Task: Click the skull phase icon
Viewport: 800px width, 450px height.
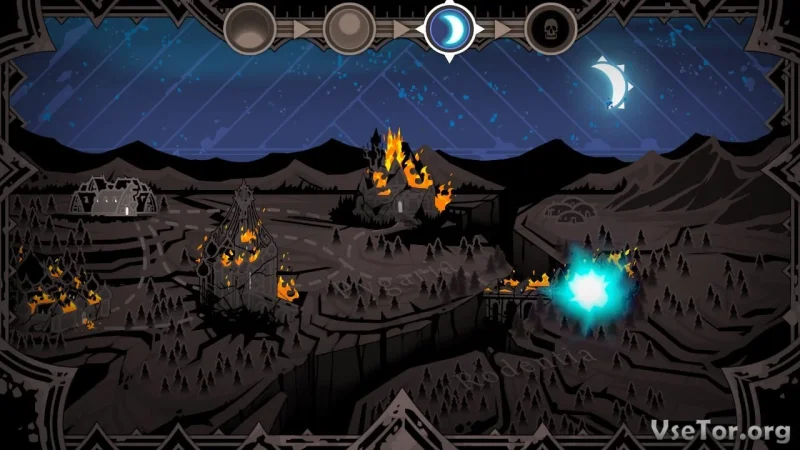Action: [551, 28]
